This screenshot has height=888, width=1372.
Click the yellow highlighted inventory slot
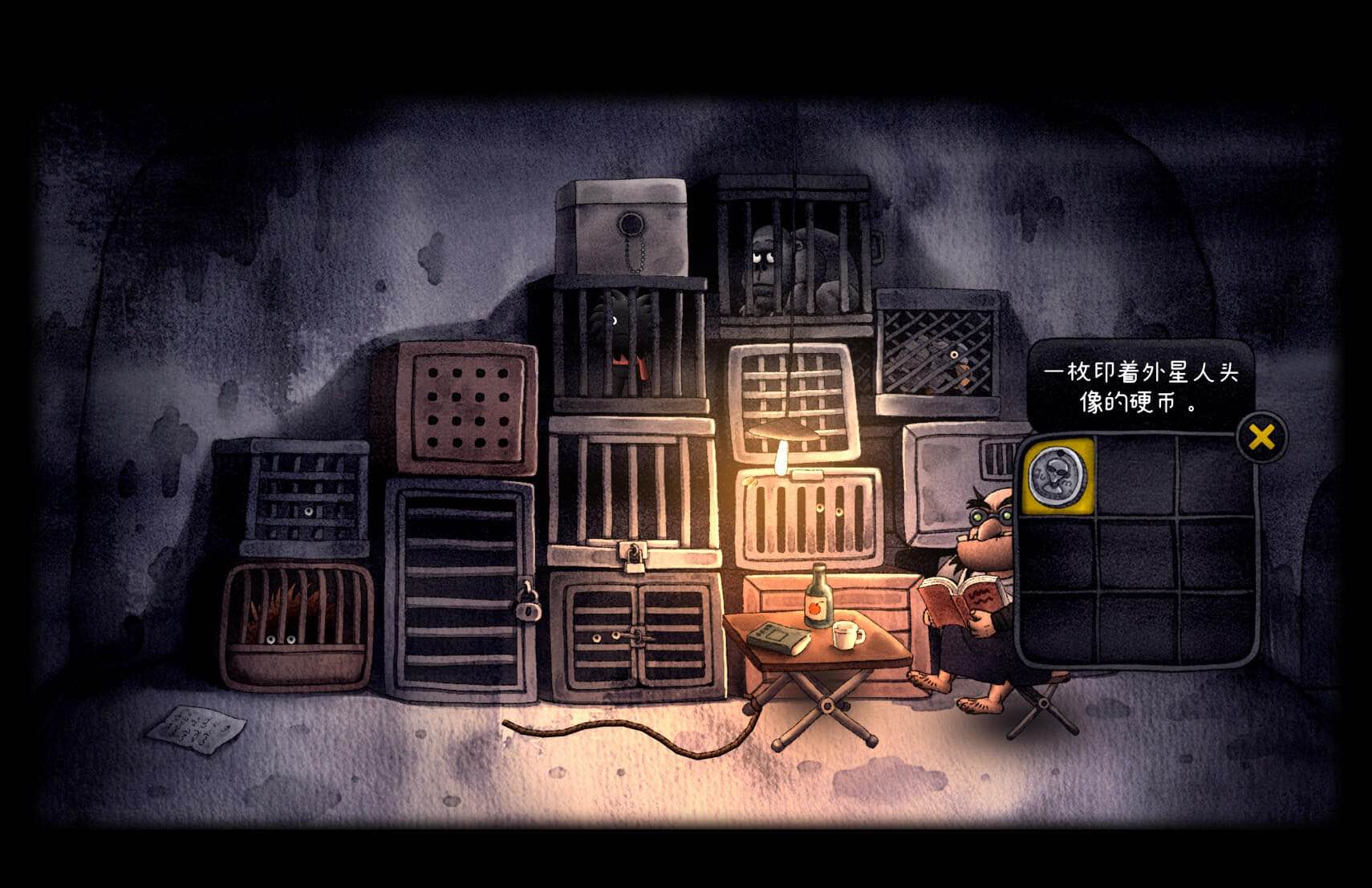[1057, 475]
